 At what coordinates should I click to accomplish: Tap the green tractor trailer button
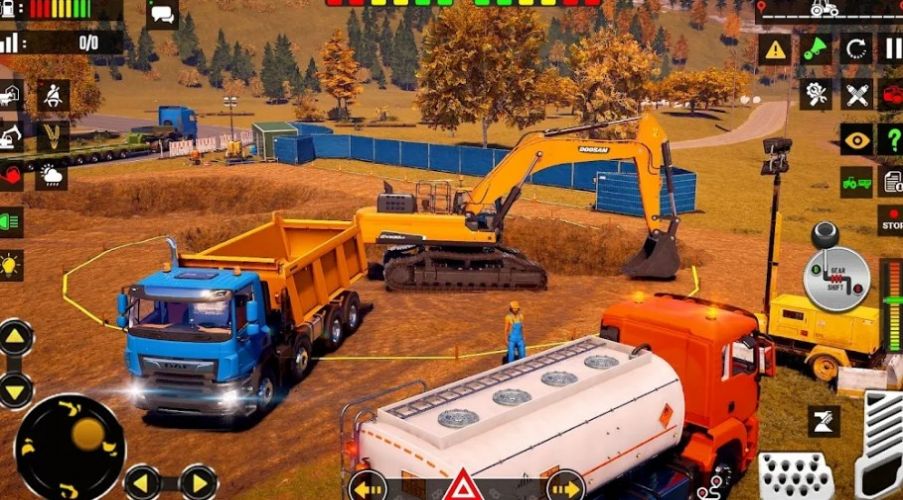click(x=856, y=182)
